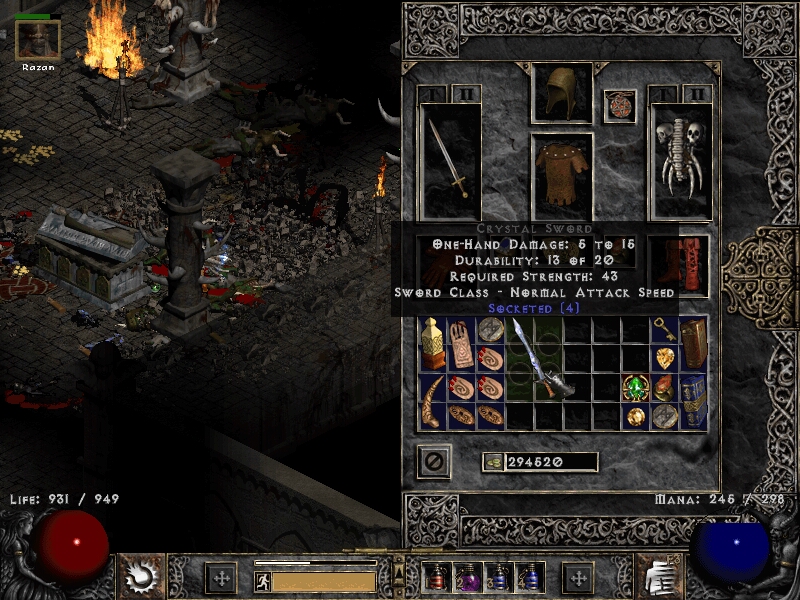800x600 pixels.
Task: Close the inventory with the round button
Action: pos(434,462)
